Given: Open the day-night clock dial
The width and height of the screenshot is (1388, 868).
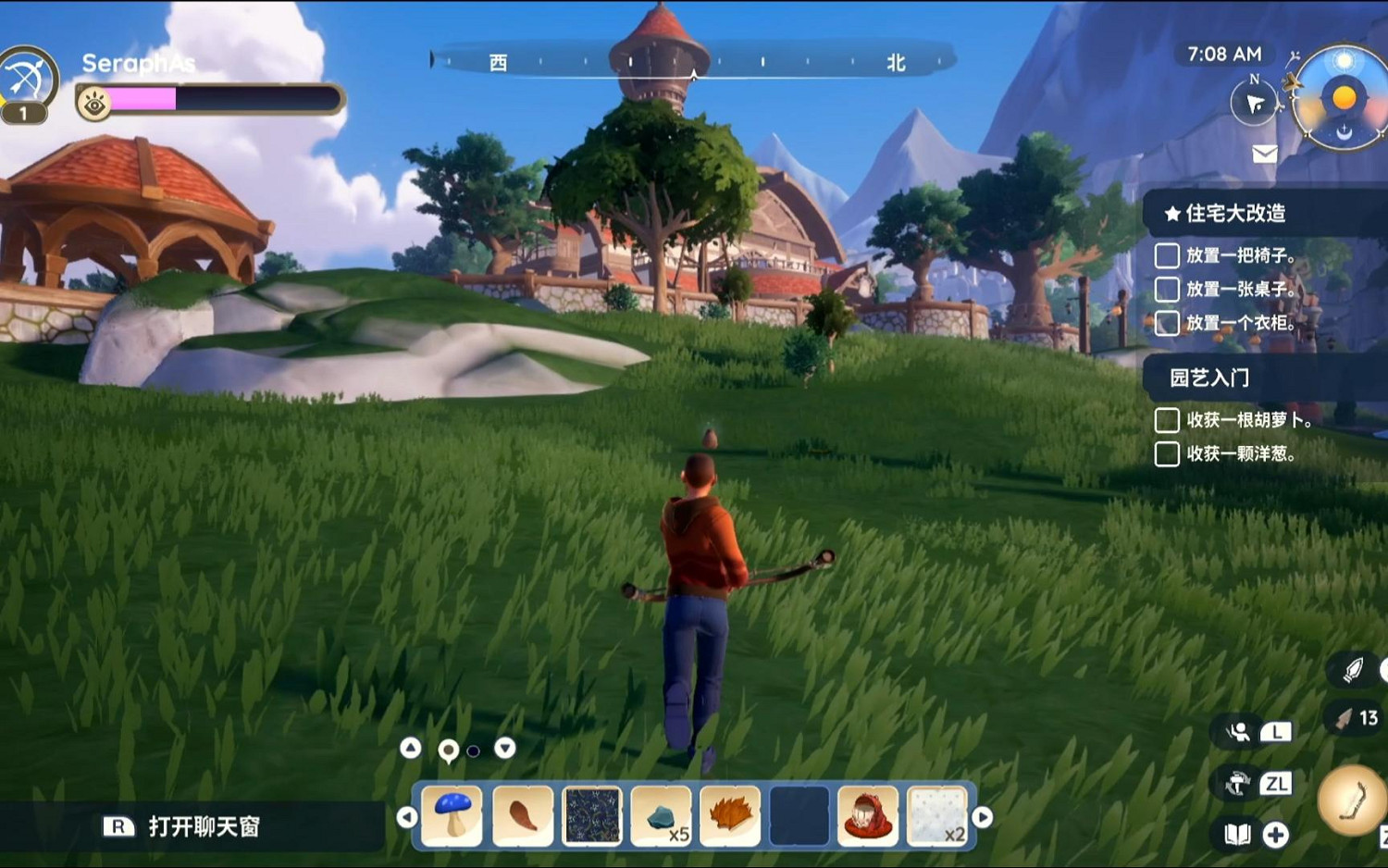Looking at the screenshot, I should [1343, 98].
